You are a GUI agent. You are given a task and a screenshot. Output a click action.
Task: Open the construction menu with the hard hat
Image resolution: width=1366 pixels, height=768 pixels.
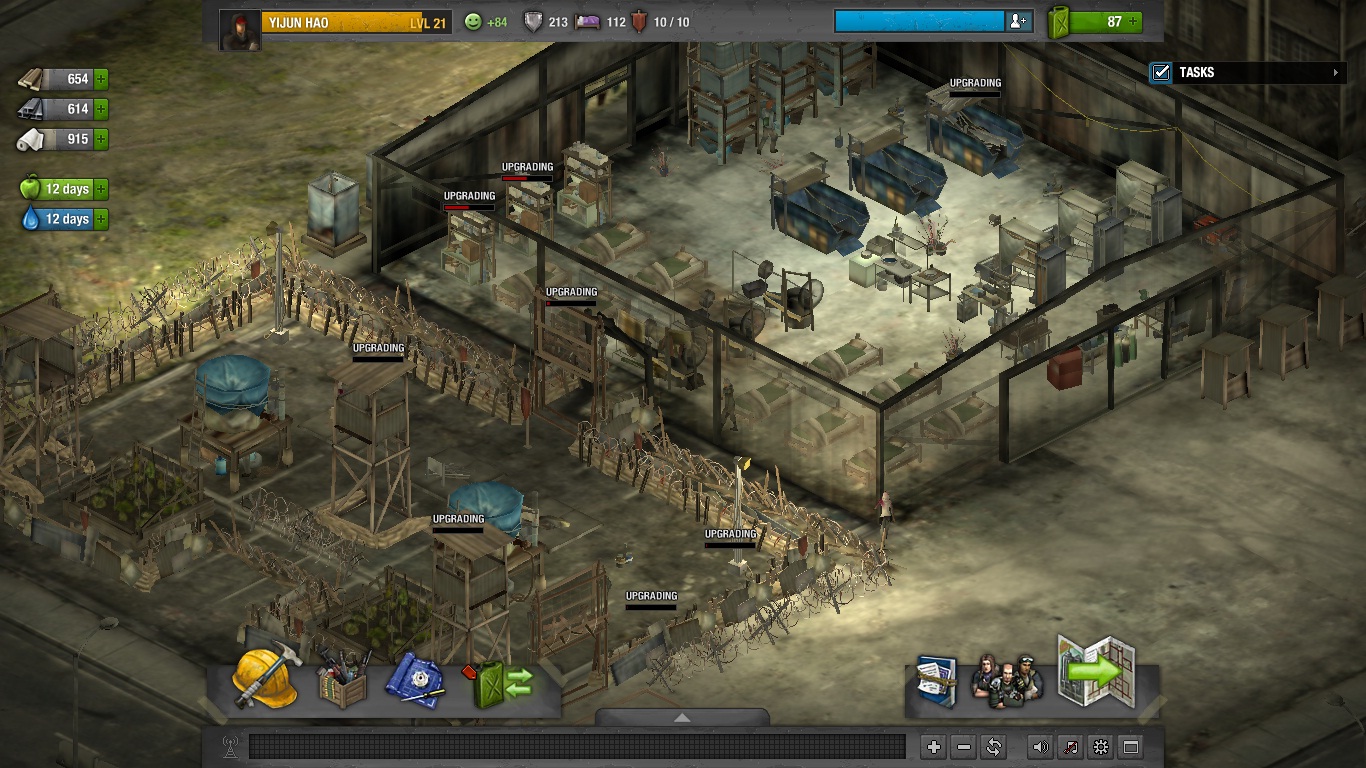[266, 678]
